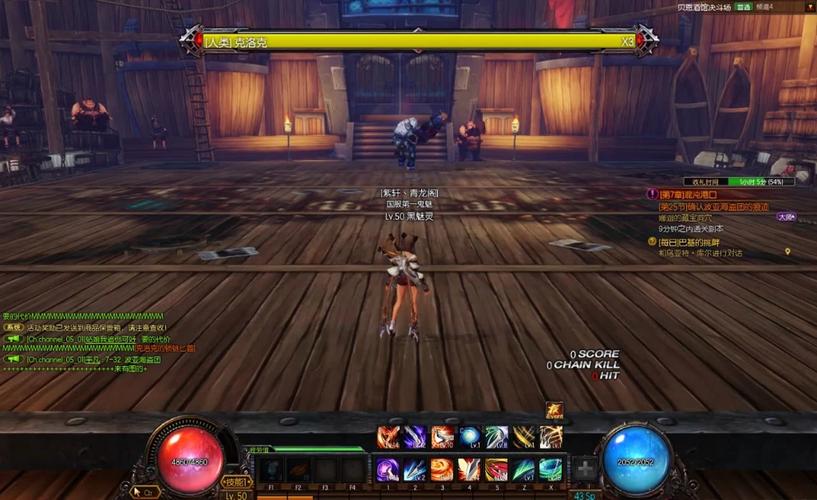
Task: Click the purple 大师 badge in quest tracker
Action: (786, 216)
